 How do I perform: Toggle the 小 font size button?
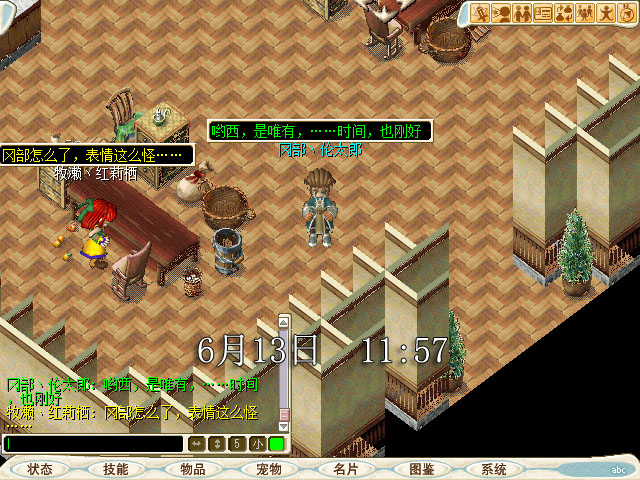tap(257, 443)
